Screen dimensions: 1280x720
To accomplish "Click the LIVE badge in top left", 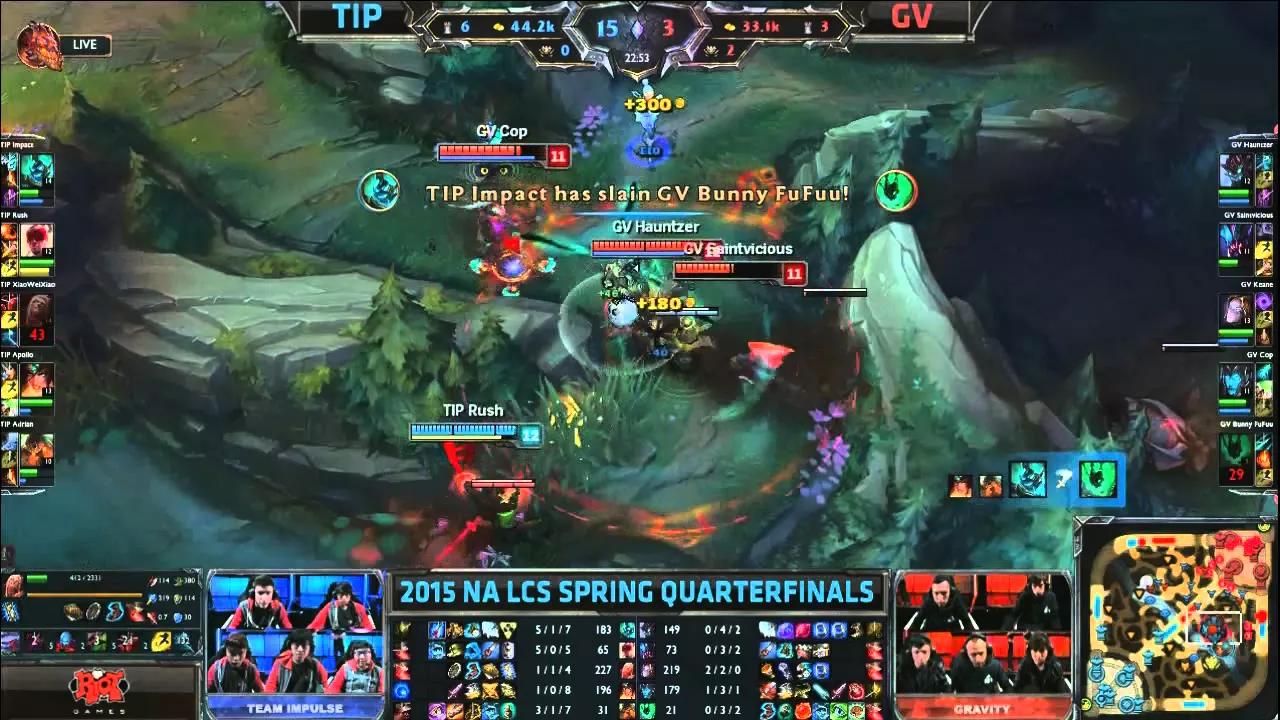I will pyautogui.click(x=83, y=45).
